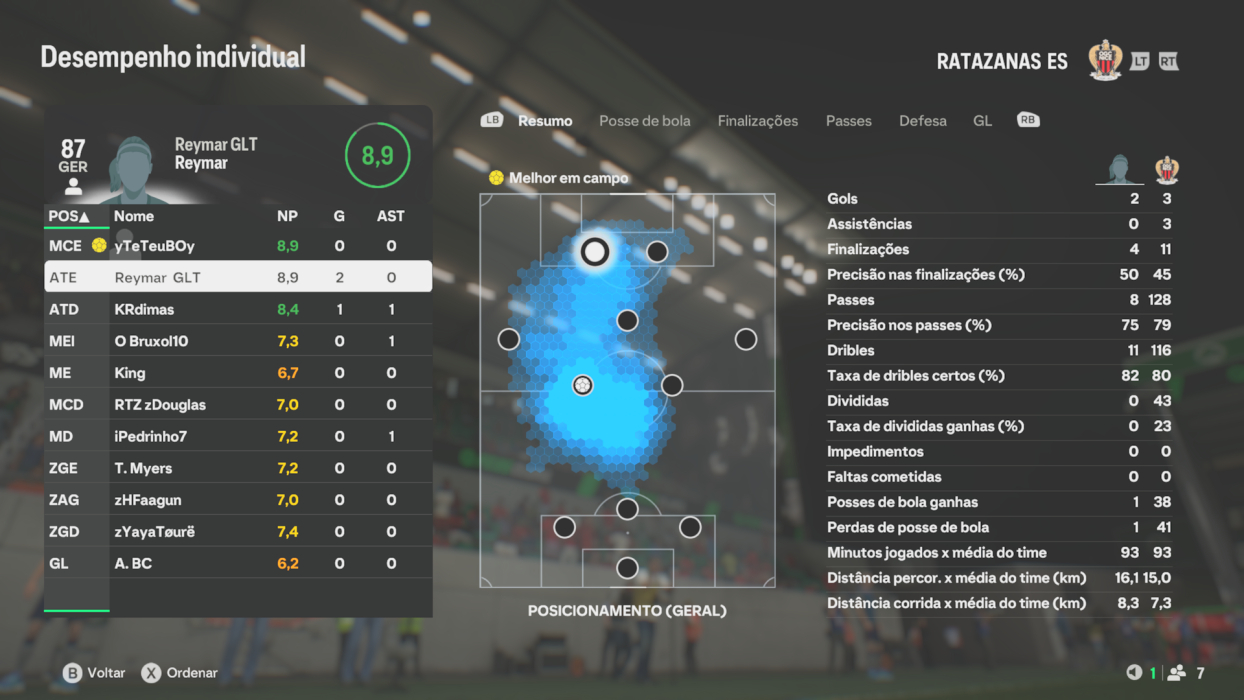The height and width of the screenshot is (700, 1244).
Task: Choose zYayaTøurë in the list
Action: [238, 532]
